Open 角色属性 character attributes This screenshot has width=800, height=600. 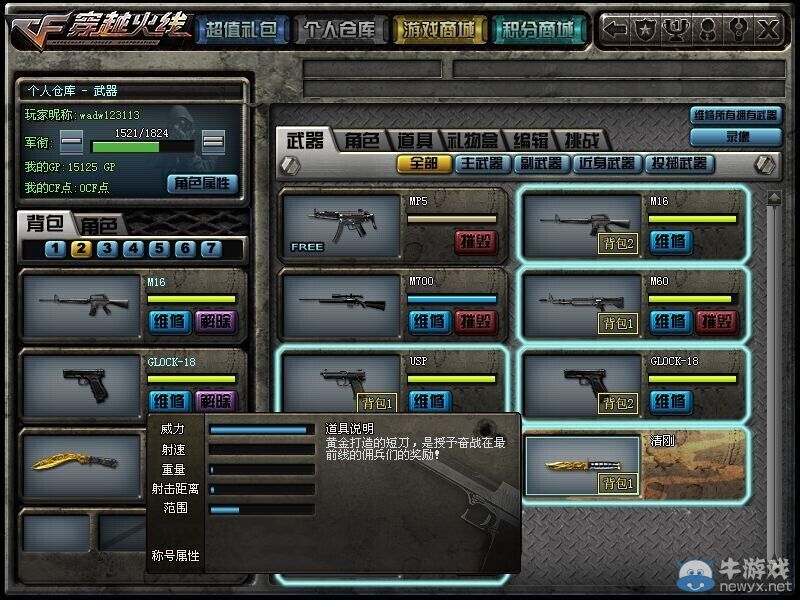[x=202, y=183]
